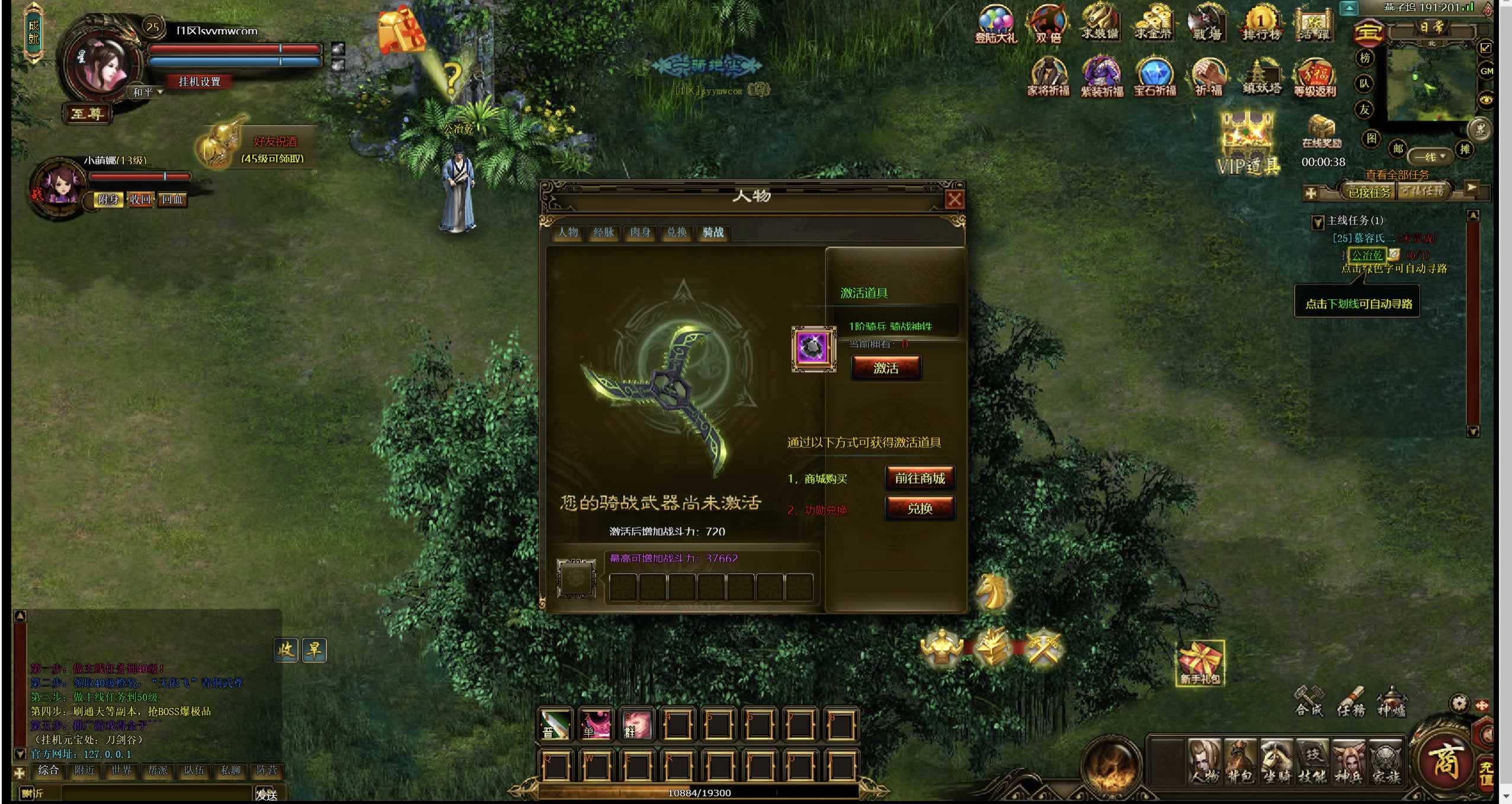Image resolution: width=1512 pixels, height=804 pixels.
Task: Close the 人物 character window
Action: pyautogui.click(x=954, y=200)
